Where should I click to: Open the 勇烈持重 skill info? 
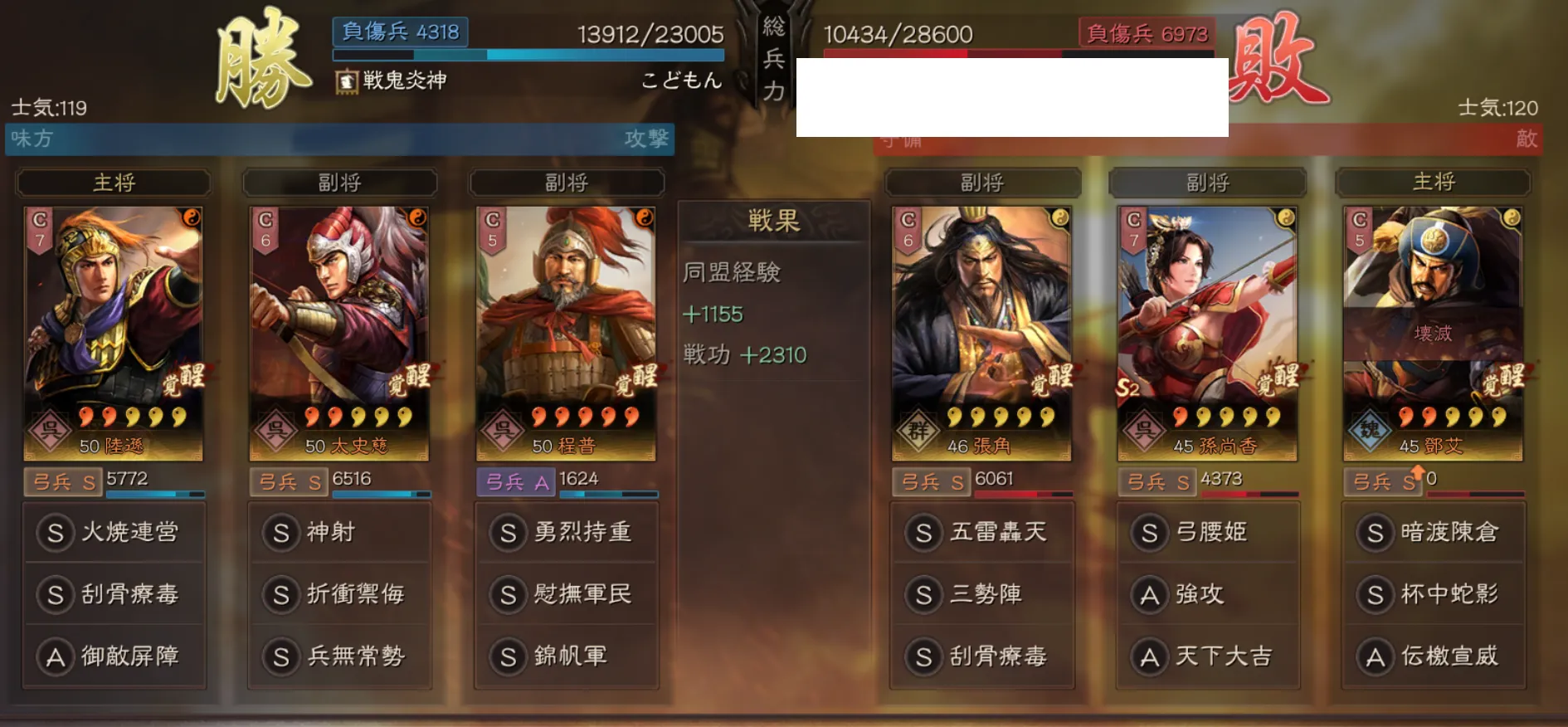pyautogui.click(x=567, y=532)
